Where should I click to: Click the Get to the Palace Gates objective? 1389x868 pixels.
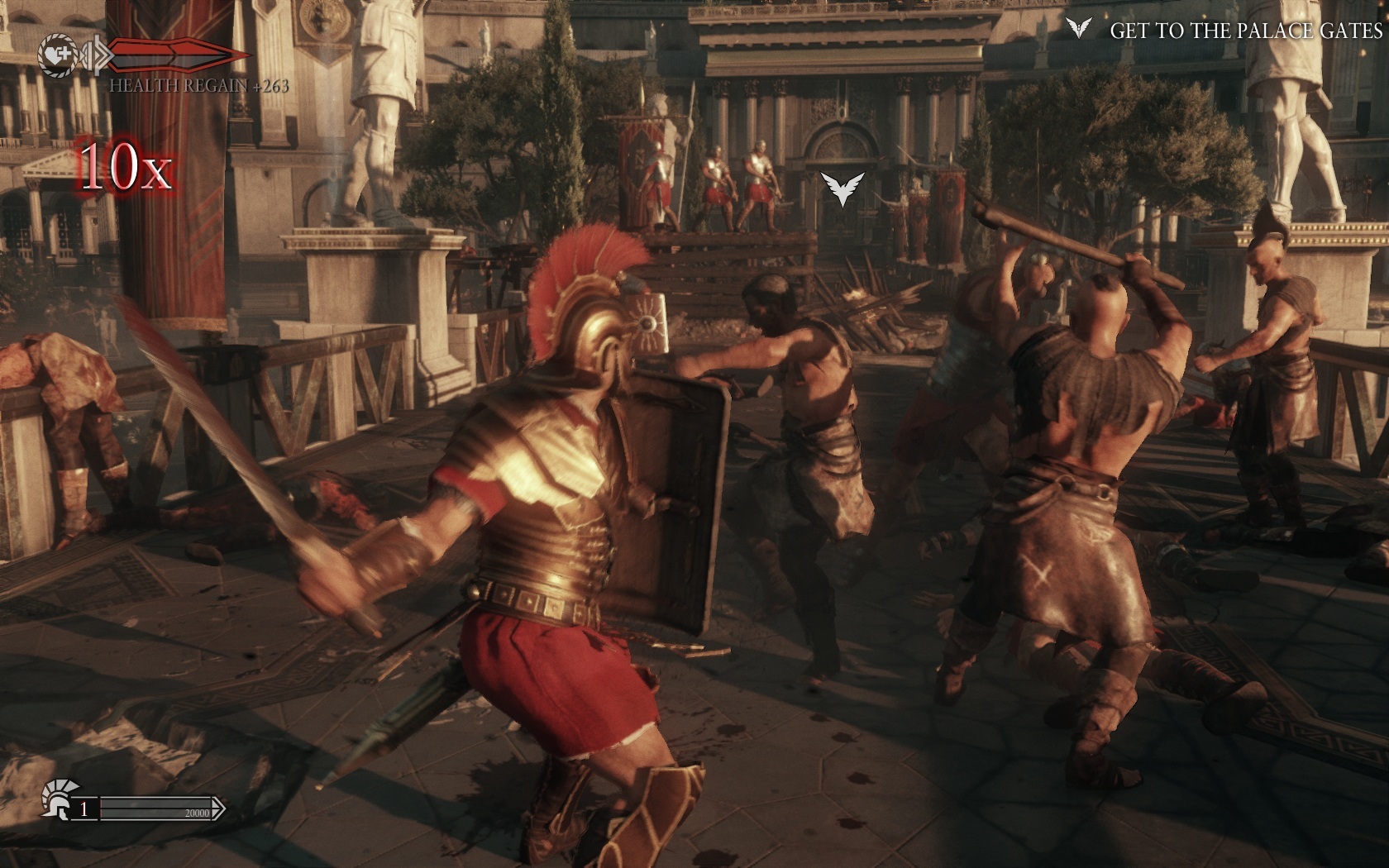click(1245, 31)
